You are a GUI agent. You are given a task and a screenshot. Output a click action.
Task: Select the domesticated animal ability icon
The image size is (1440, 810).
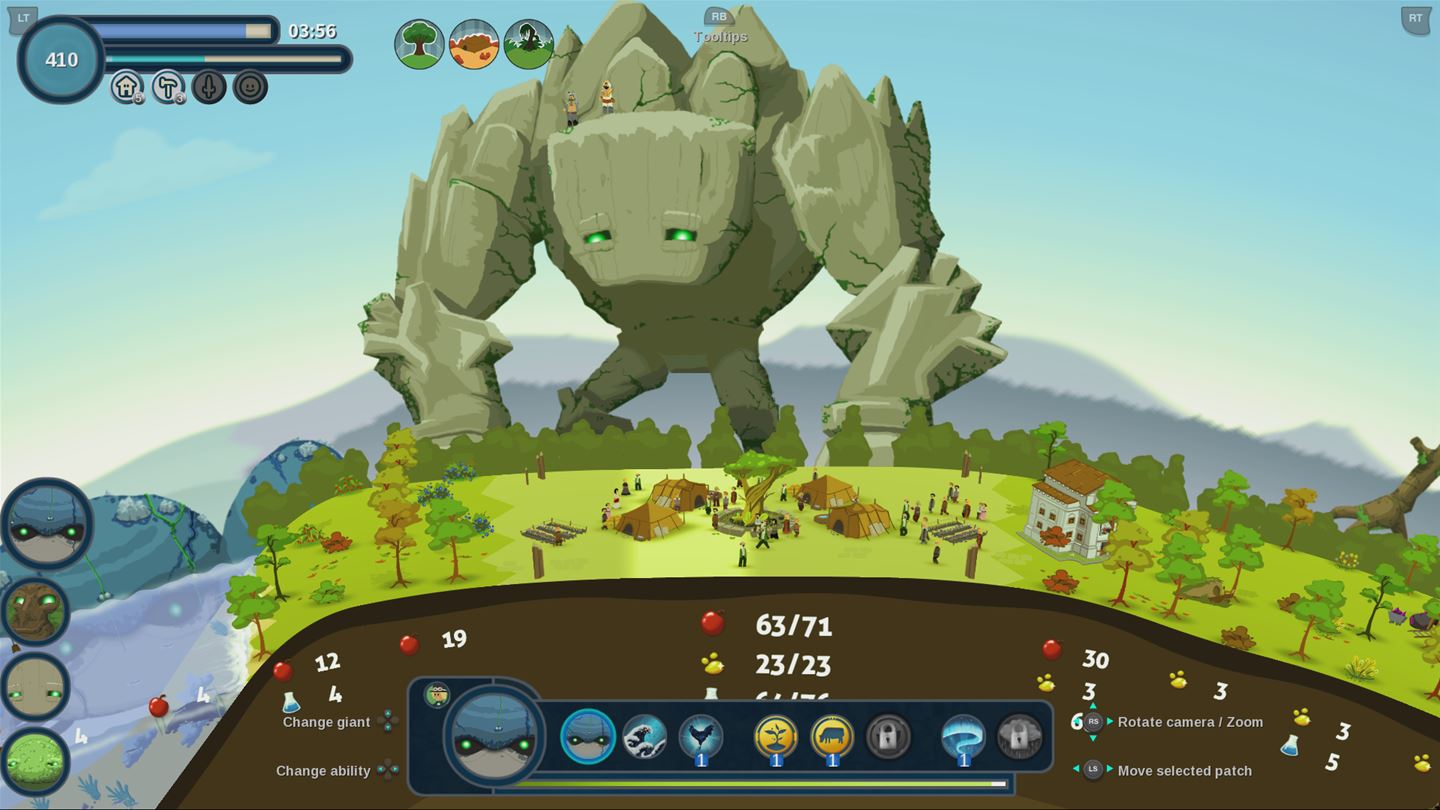point(831,735)
